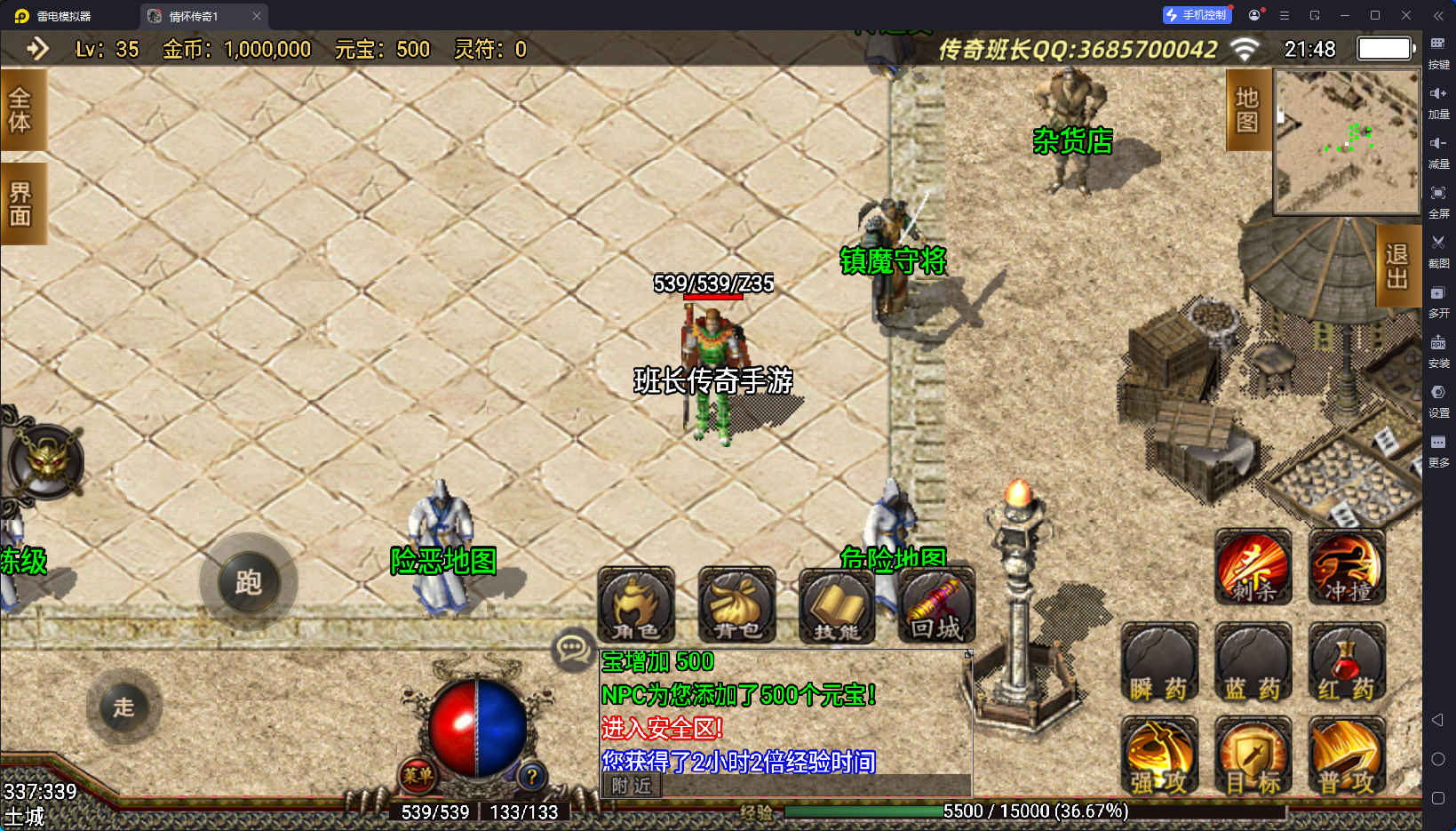
Task: Activate the 刺杀 skill
Action: coord(1253,567)
